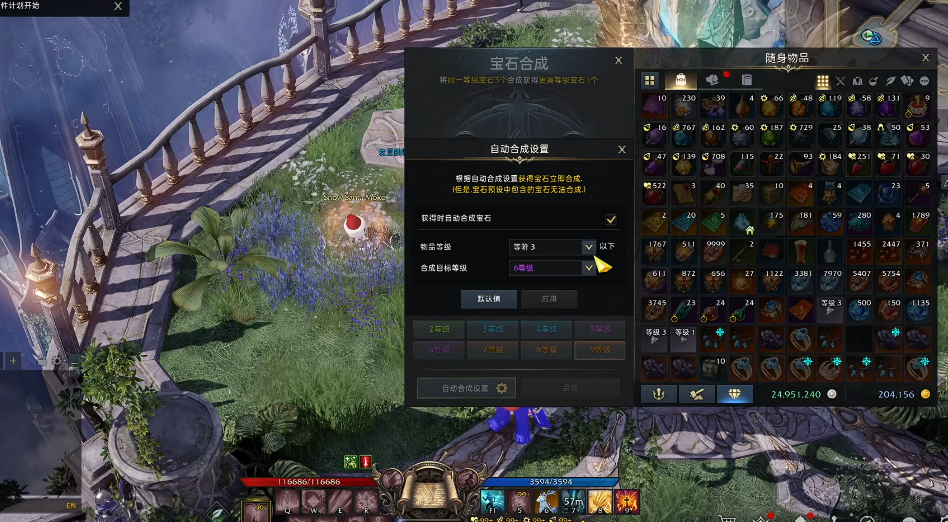
Task: Select the 9等级 gem level button
Action: coord(599,350)
